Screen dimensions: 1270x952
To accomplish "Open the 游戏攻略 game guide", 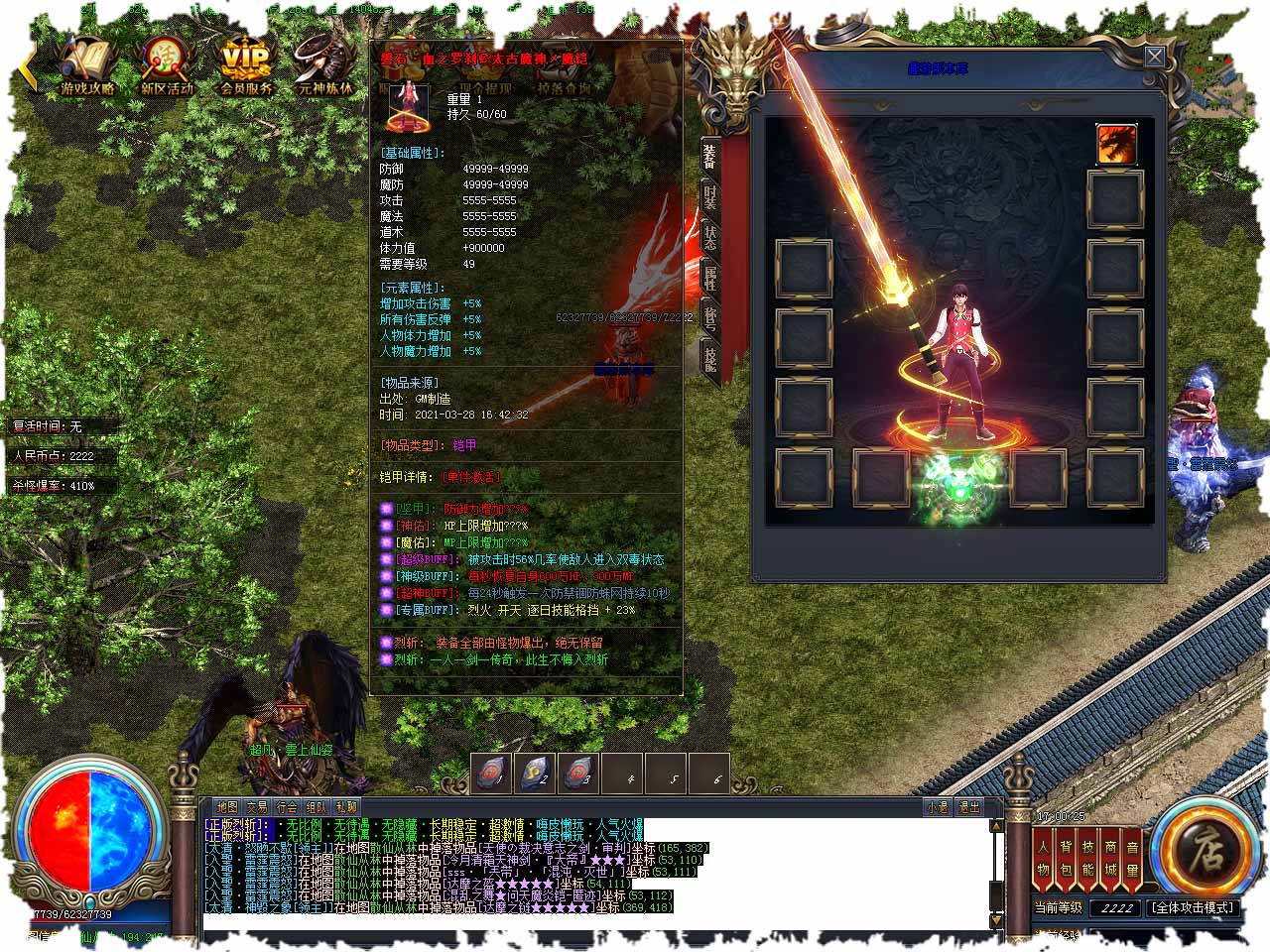I will pos(87,65).
